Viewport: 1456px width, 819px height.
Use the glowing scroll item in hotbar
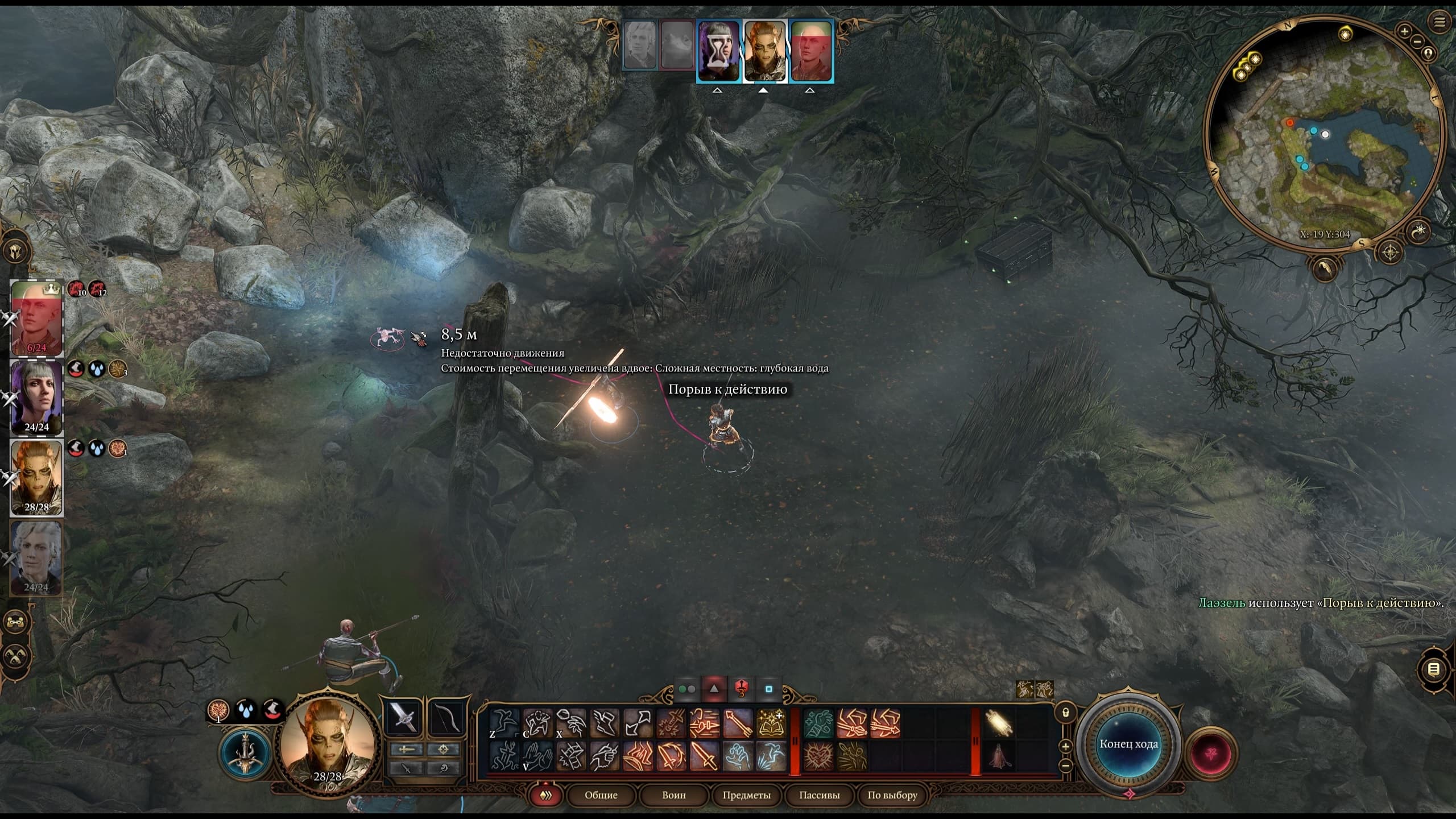(x=999, y=723)
